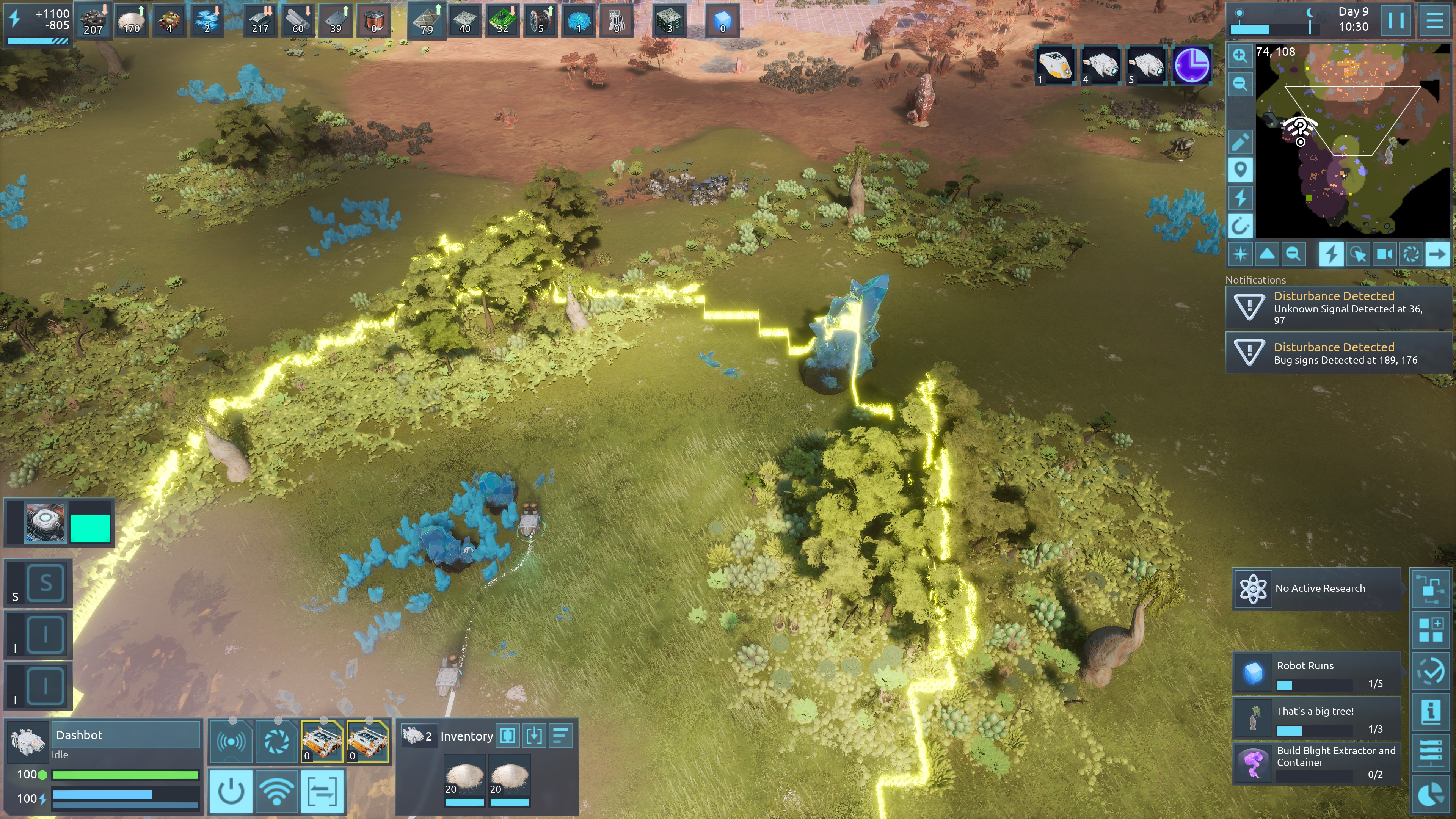This screenshot has height=819, width=1456.
Task: Open the Bug signs disturbance notification
Action: 1337,353
